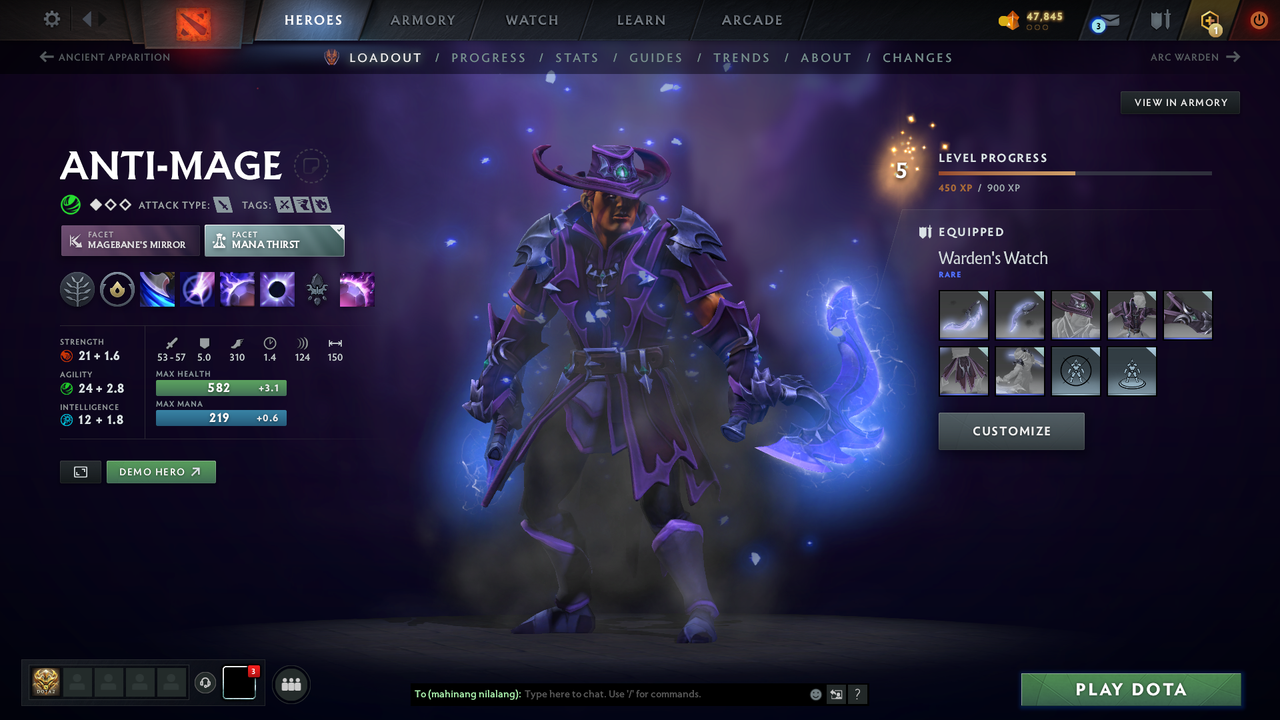
Task: Click the Arc Warden navigation arrow
Action: point(1235,57)
